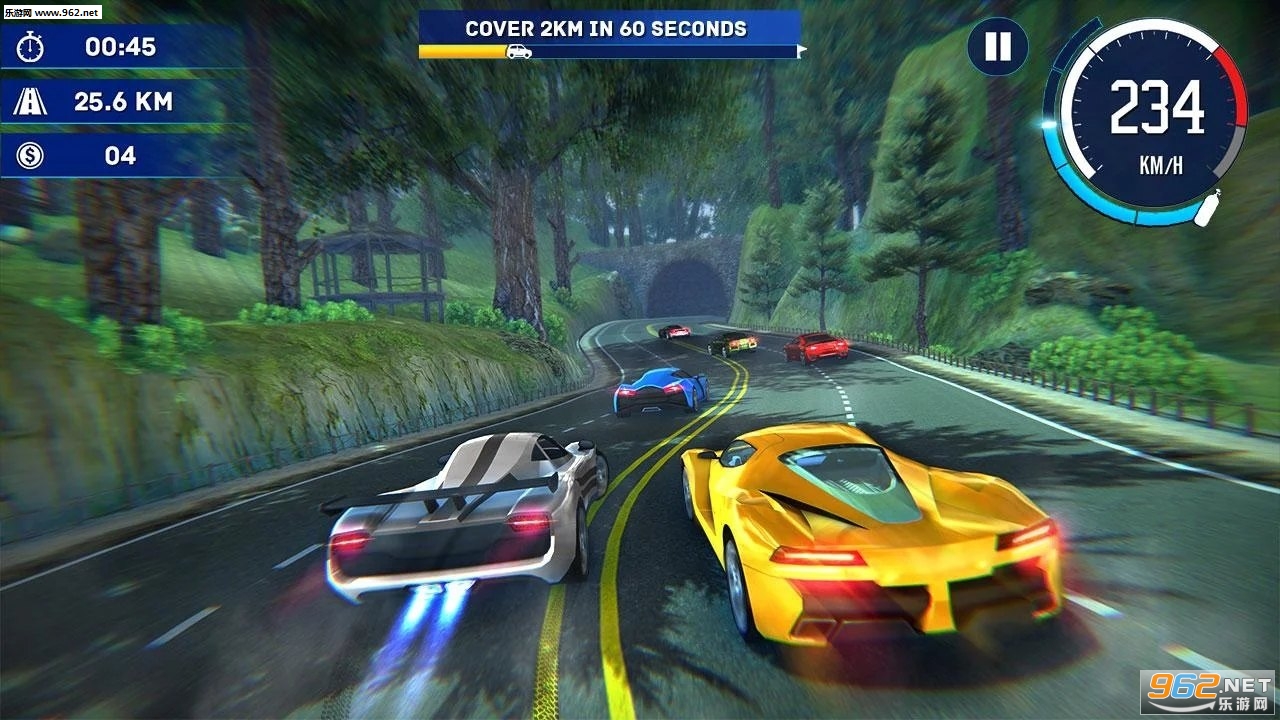Pause the race
Image resolution: width=1280 pixels, height=720 pixels.
997,47
